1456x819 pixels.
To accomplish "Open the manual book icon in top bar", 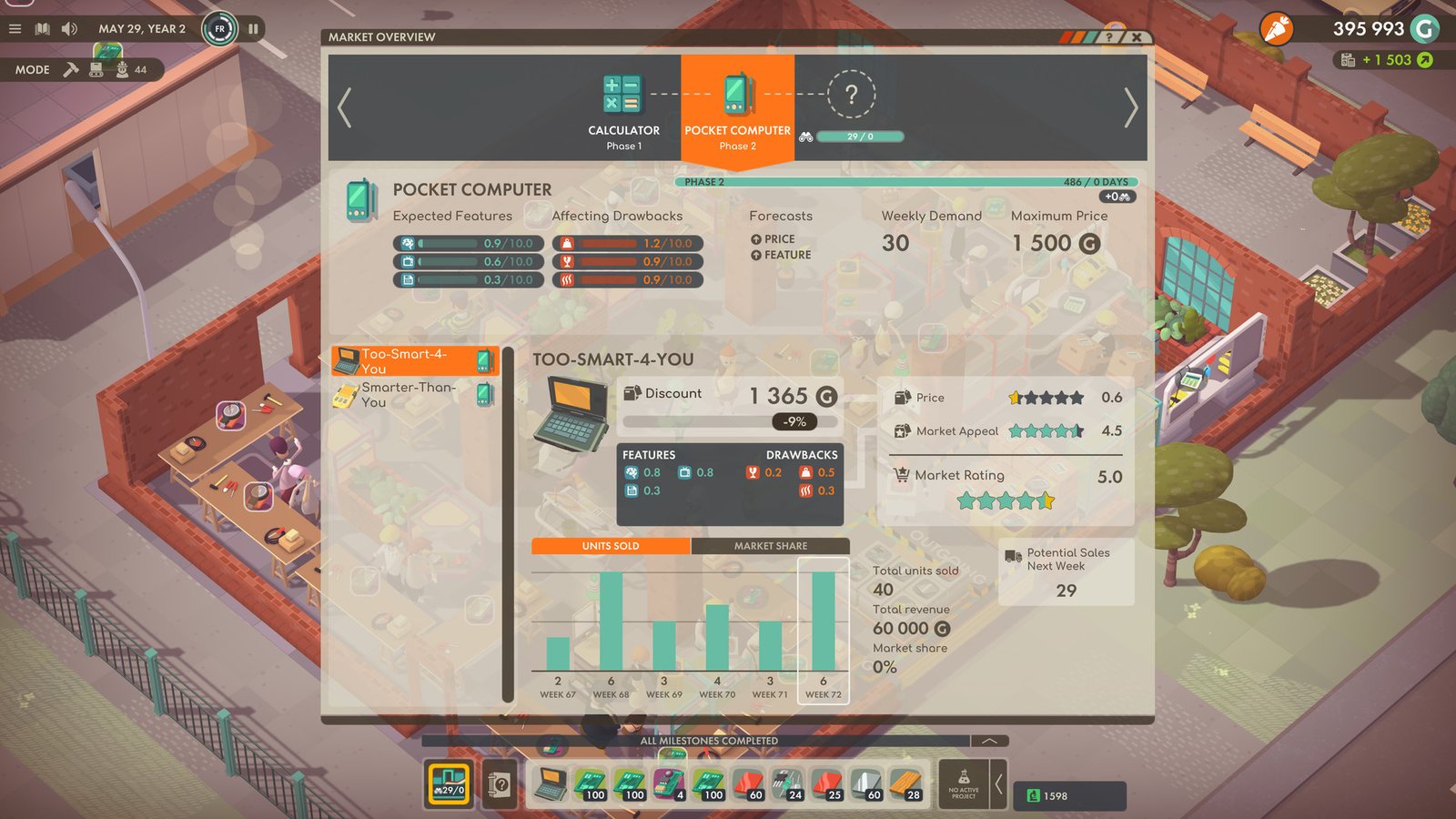I will click(x=42, y=28).
